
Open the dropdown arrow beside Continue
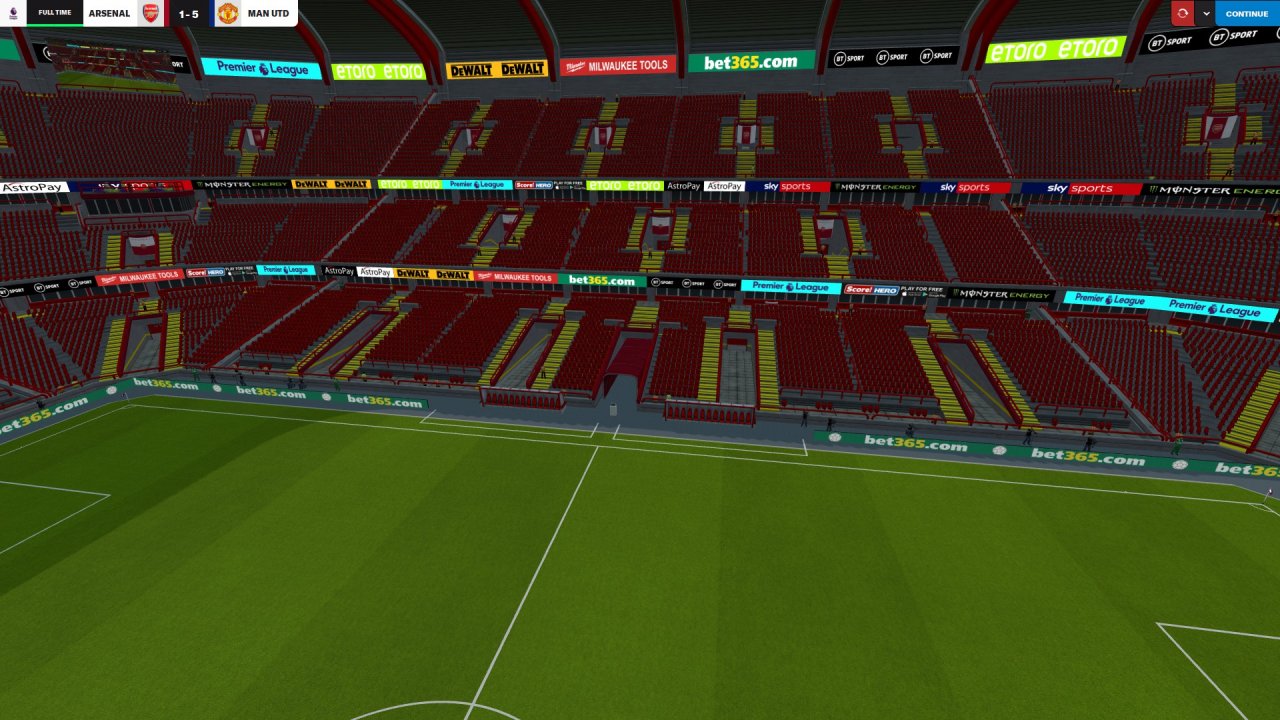click(1206, 14)
